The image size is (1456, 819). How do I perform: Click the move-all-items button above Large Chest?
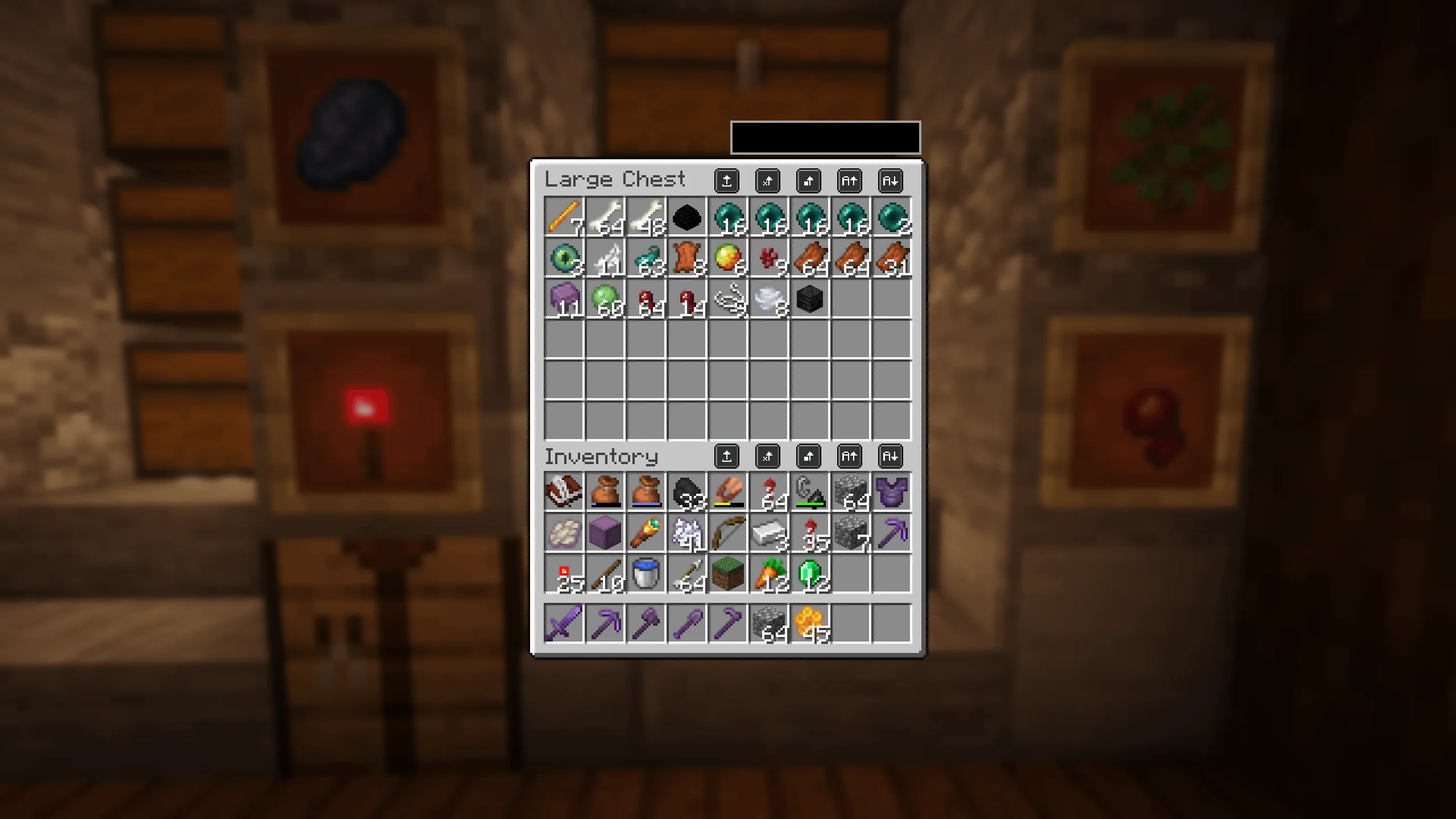pyautogui.click(x=727, y=182)
